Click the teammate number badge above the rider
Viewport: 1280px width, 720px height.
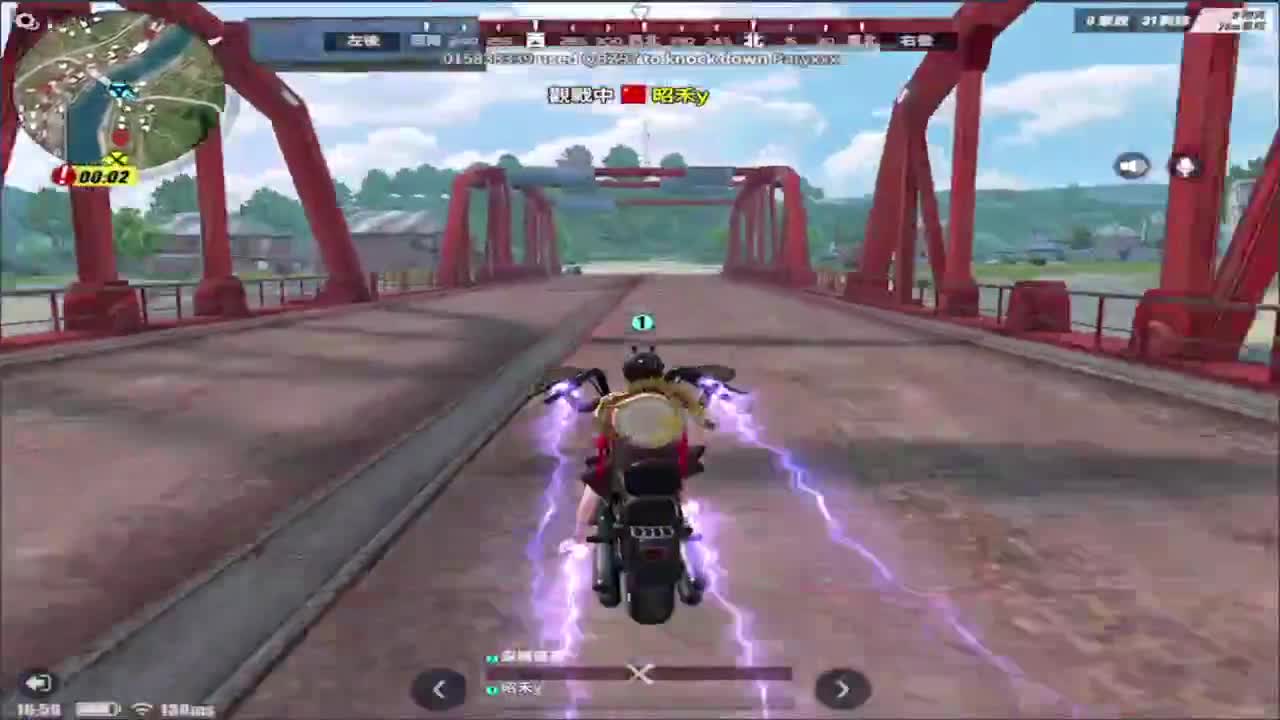(643, 322)
